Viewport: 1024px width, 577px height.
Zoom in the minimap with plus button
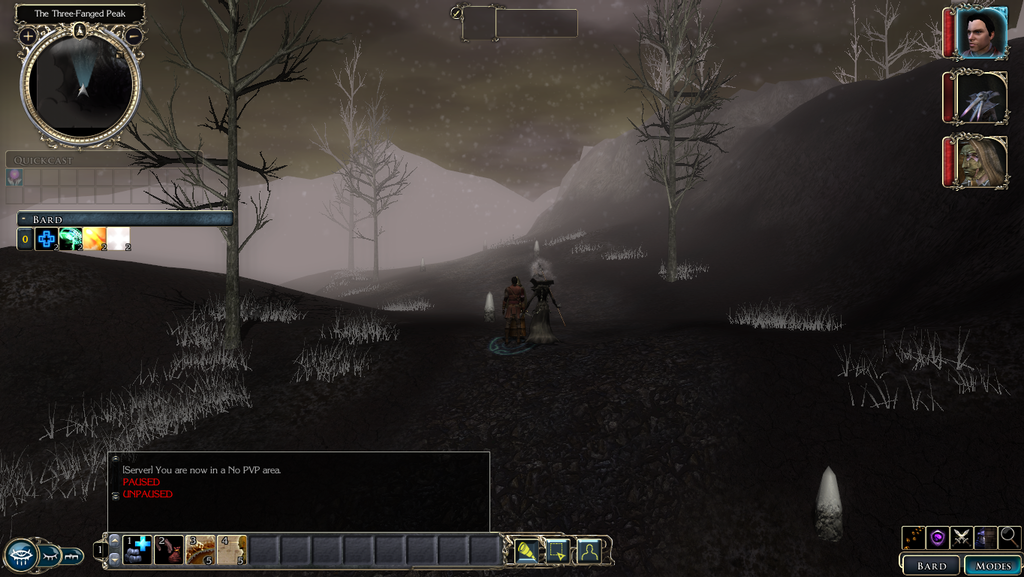coord(27,37)
